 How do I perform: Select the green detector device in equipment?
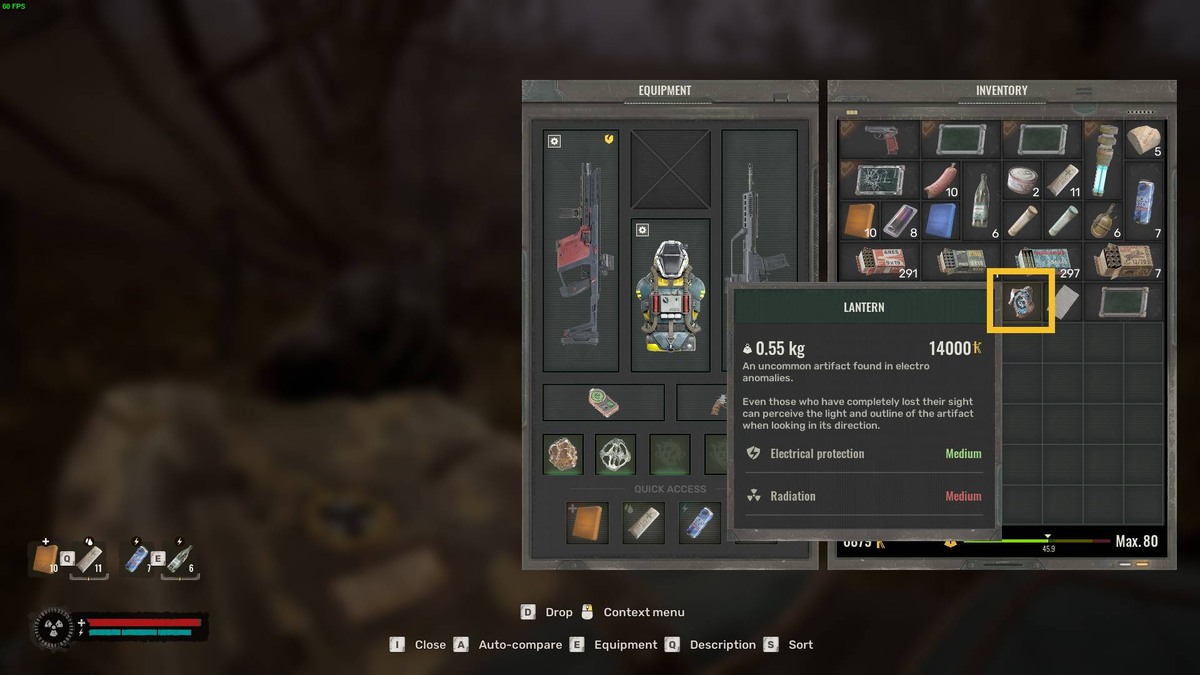pyautogui.click(x=603, y=402)
